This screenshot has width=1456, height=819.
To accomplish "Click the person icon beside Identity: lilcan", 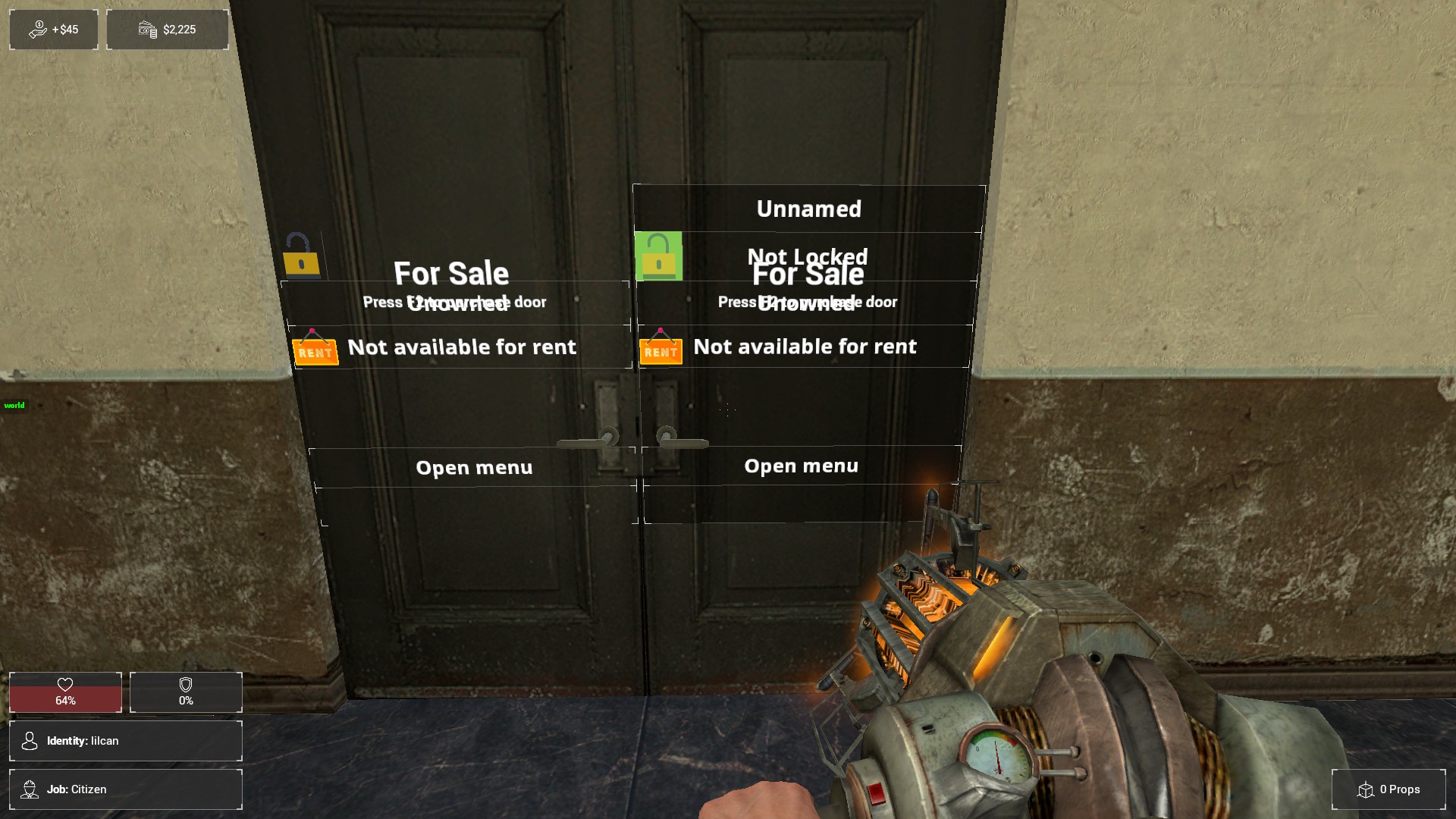I will (x=30, y=741).
